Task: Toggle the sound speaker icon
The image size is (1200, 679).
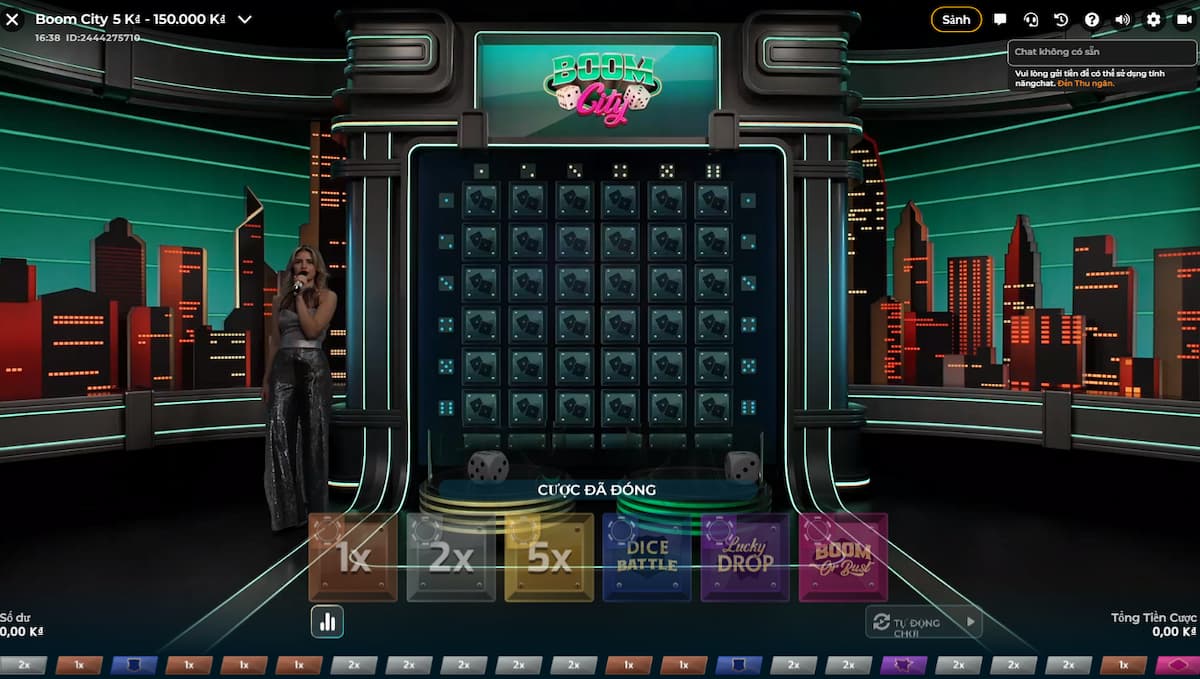Action: 1123,19
